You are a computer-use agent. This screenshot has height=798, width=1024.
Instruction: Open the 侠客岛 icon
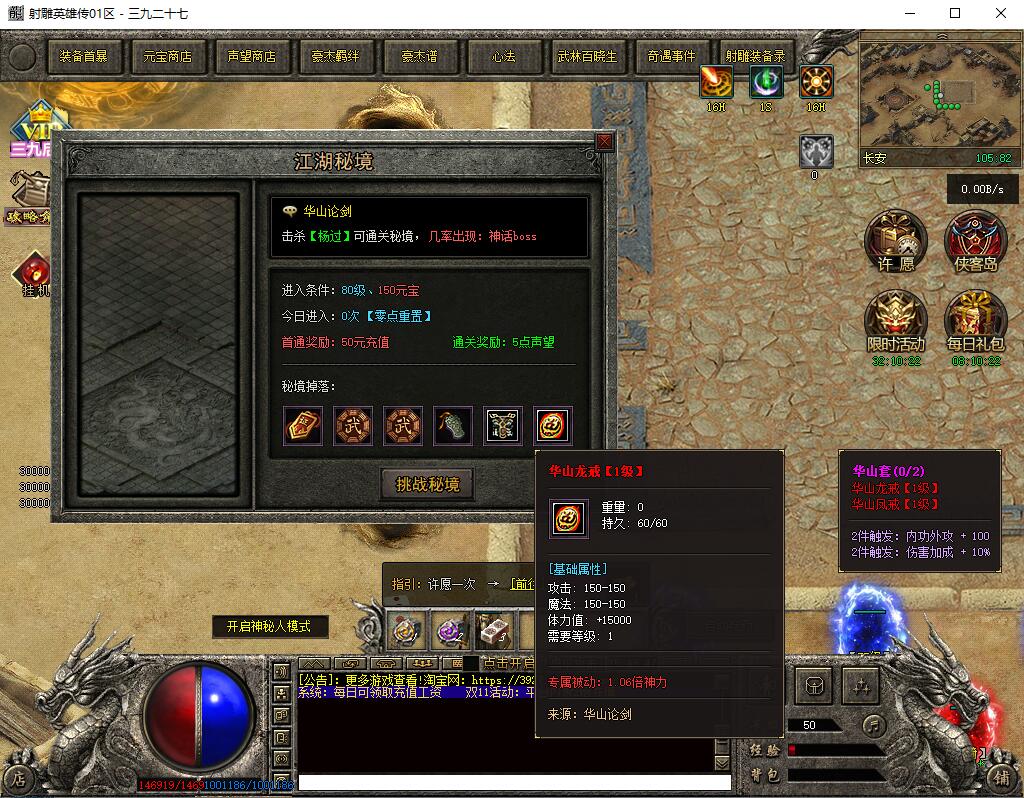(x=975, y=240)
